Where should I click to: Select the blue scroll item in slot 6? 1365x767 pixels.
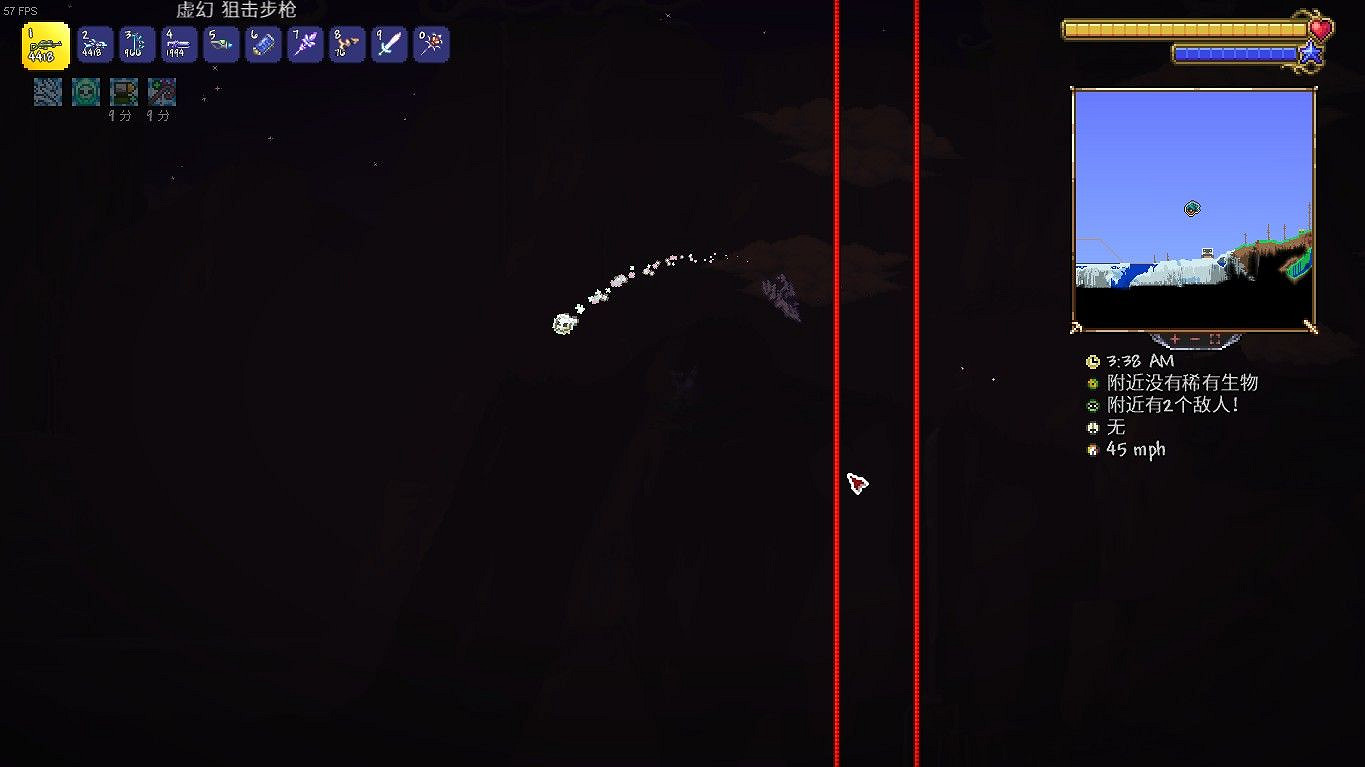click(262, 44)
